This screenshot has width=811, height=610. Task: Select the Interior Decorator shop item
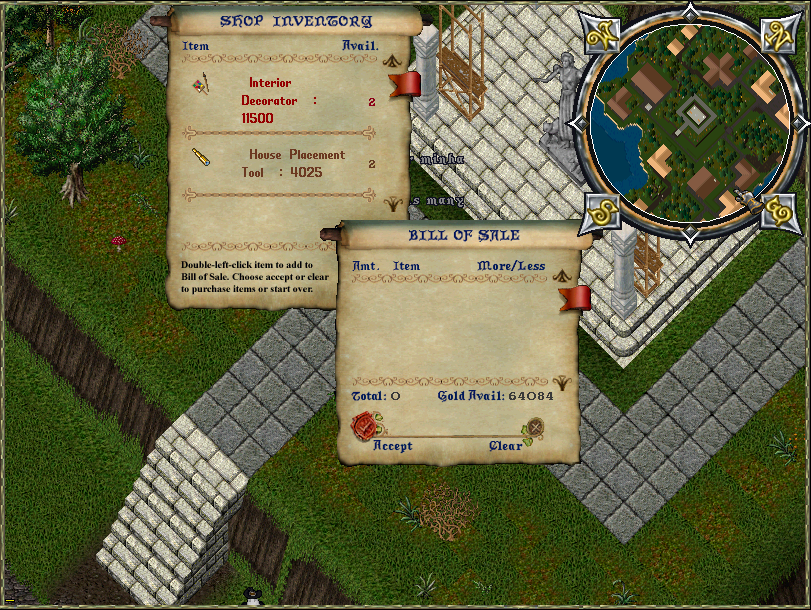279,101
